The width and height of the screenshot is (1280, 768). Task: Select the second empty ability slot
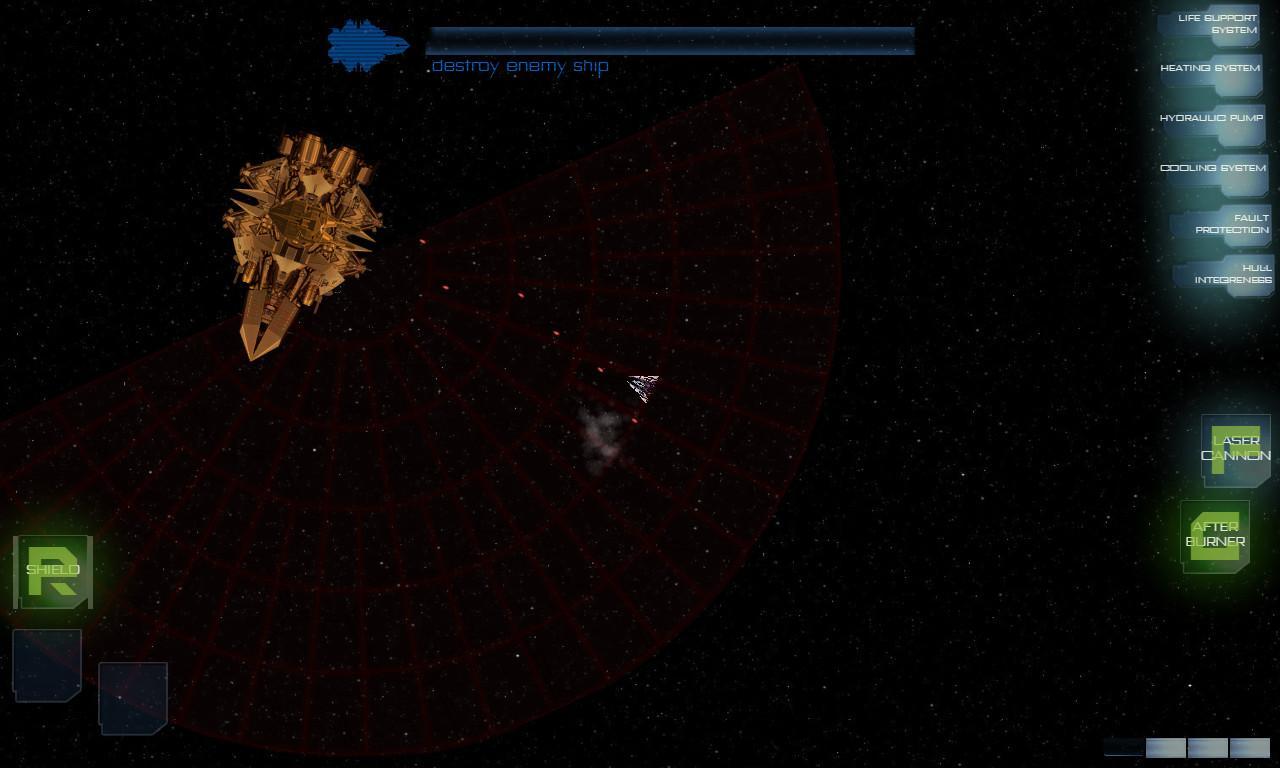(x=132, y=698)
